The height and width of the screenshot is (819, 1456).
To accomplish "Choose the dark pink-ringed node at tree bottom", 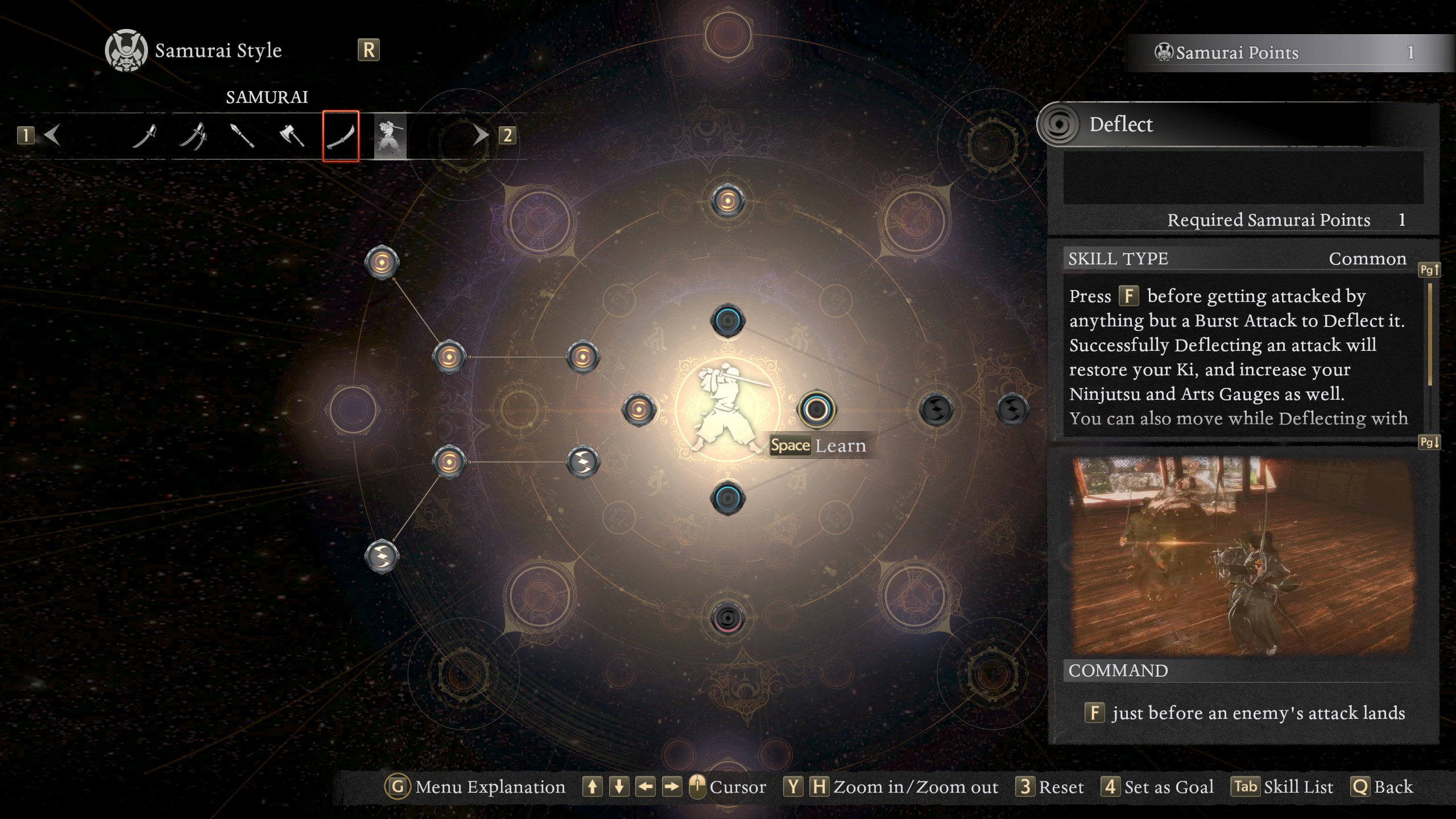I will click(x=727, y=618).
